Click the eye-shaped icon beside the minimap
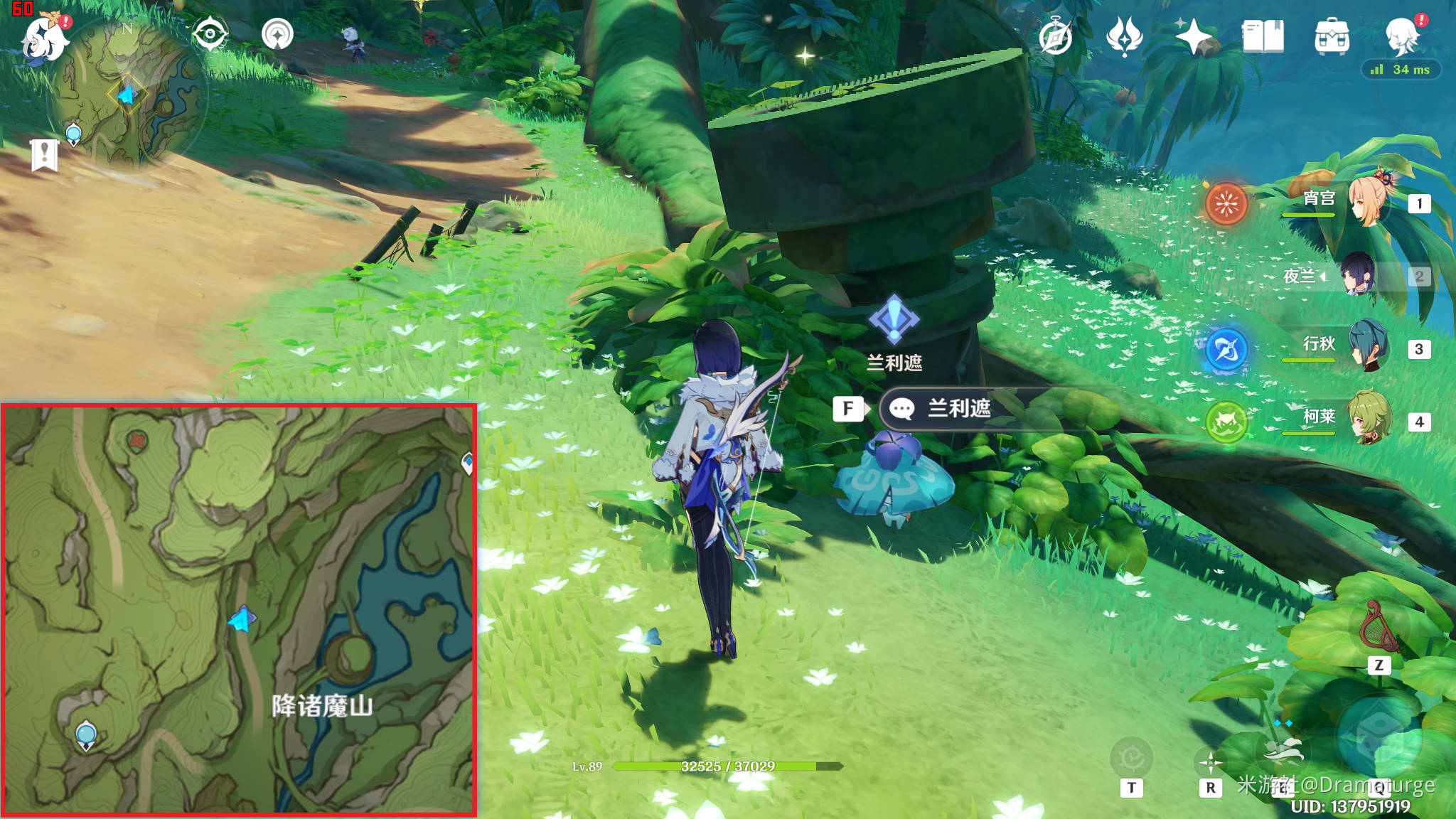 coord(210,33)
